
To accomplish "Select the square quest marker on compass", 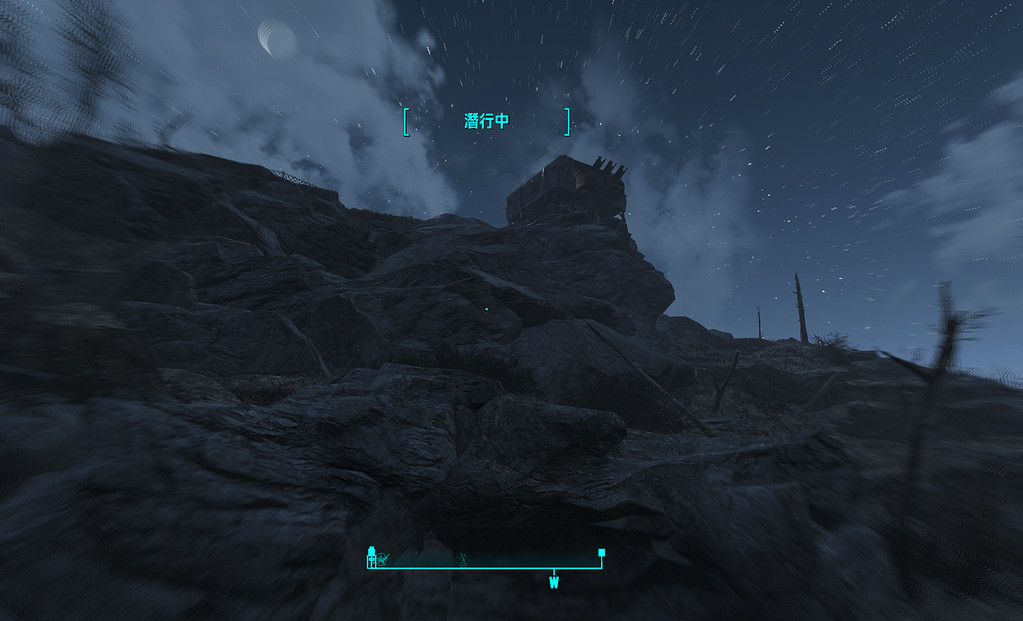I will [601, 552].
